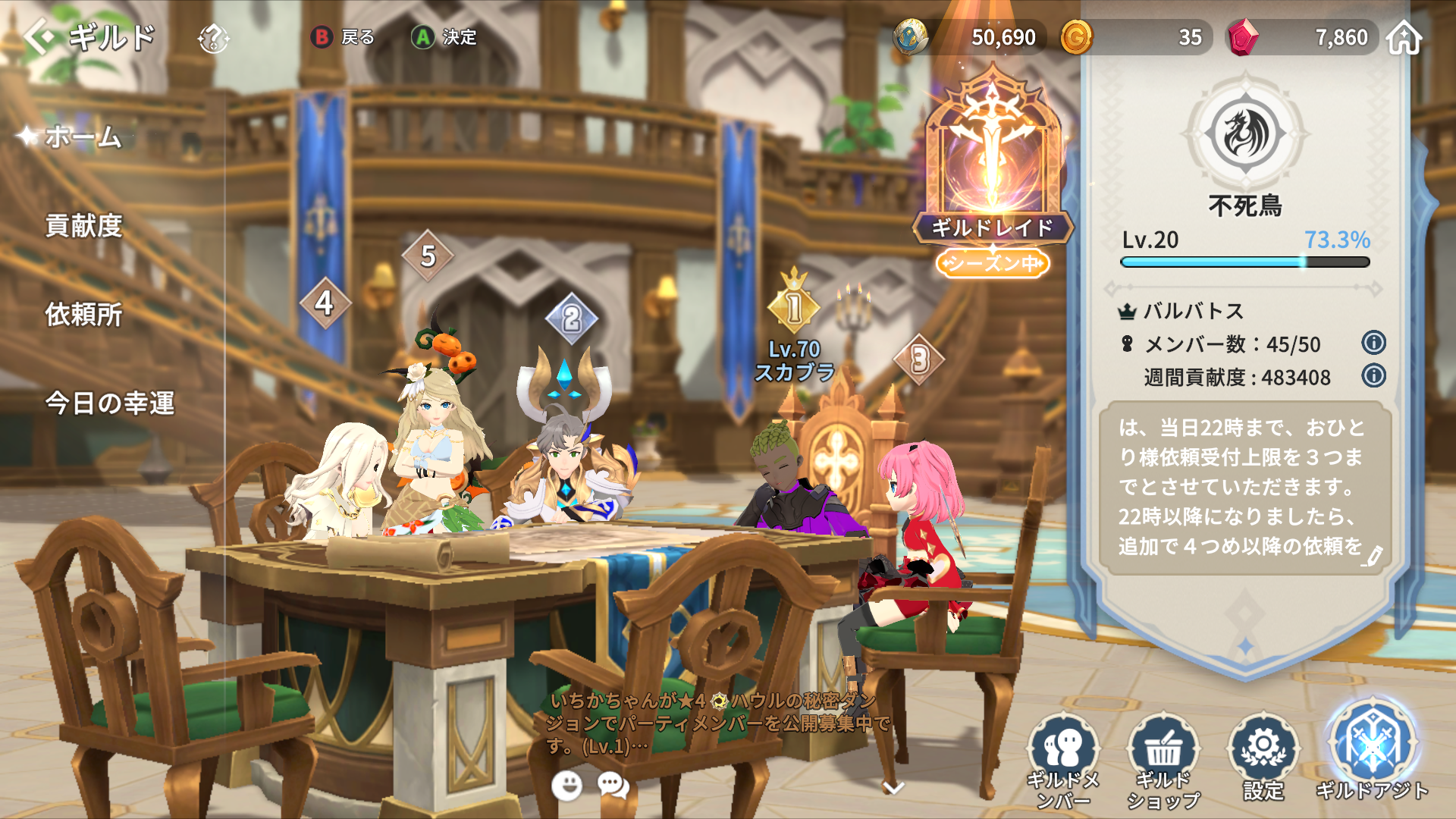Open the question mark help icon

click(213, 37)
